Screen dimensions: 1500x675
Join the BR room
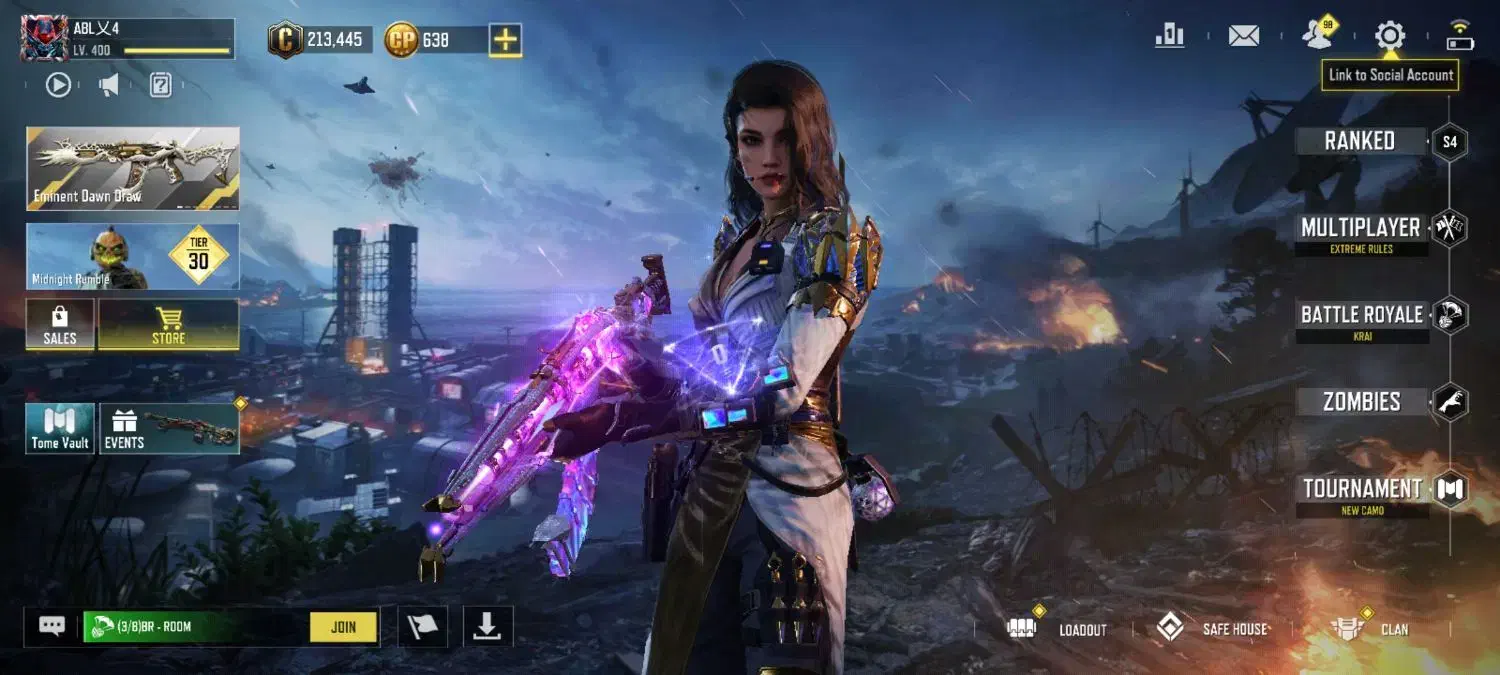(x=343, y=627)
